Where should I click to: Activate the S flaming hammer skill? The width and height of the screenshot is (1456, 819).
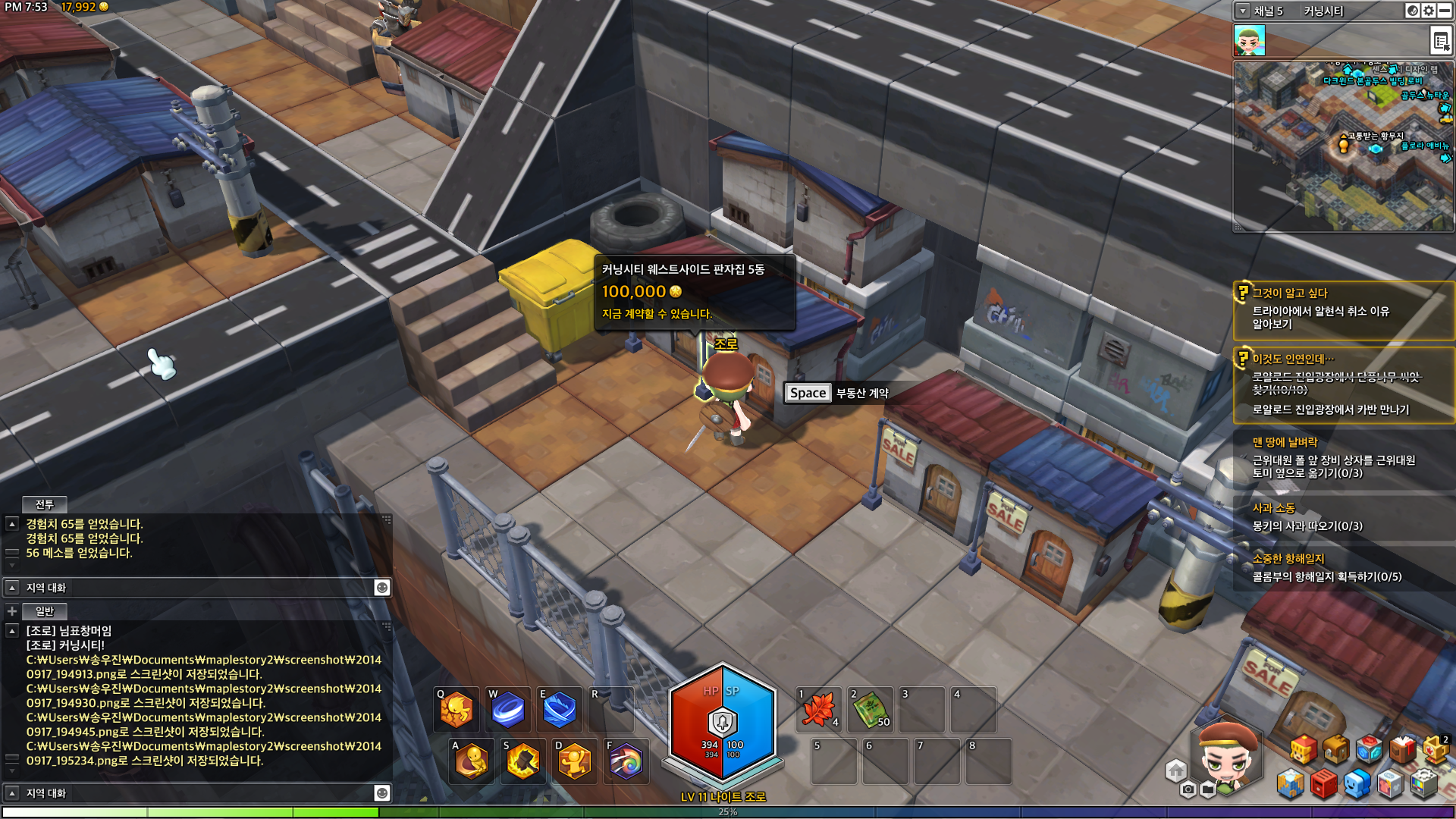(x=522, y=761)
